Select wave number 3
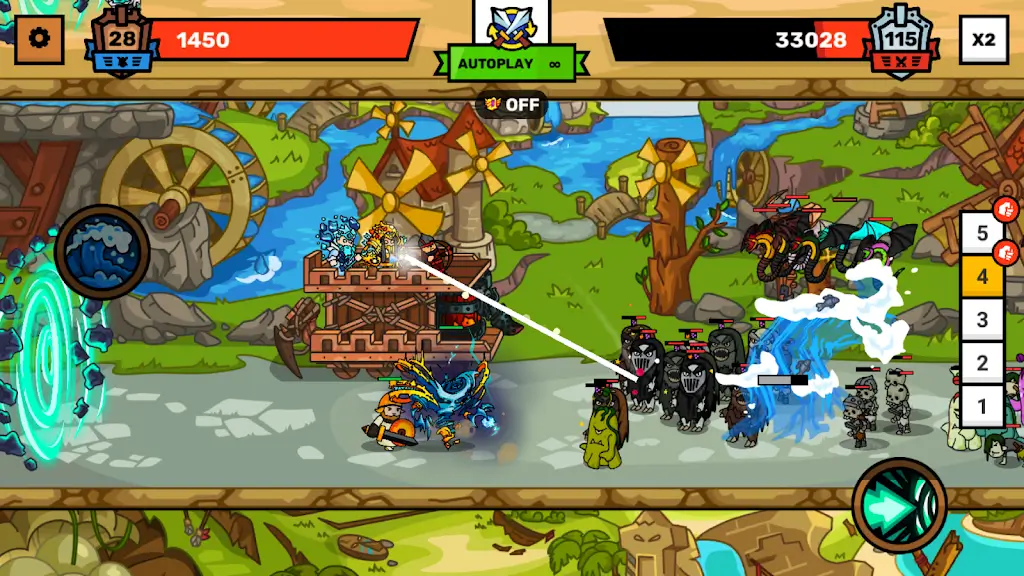Image resolution: width=1024 pixels, height=576 pixels. (x=982, y=320)
